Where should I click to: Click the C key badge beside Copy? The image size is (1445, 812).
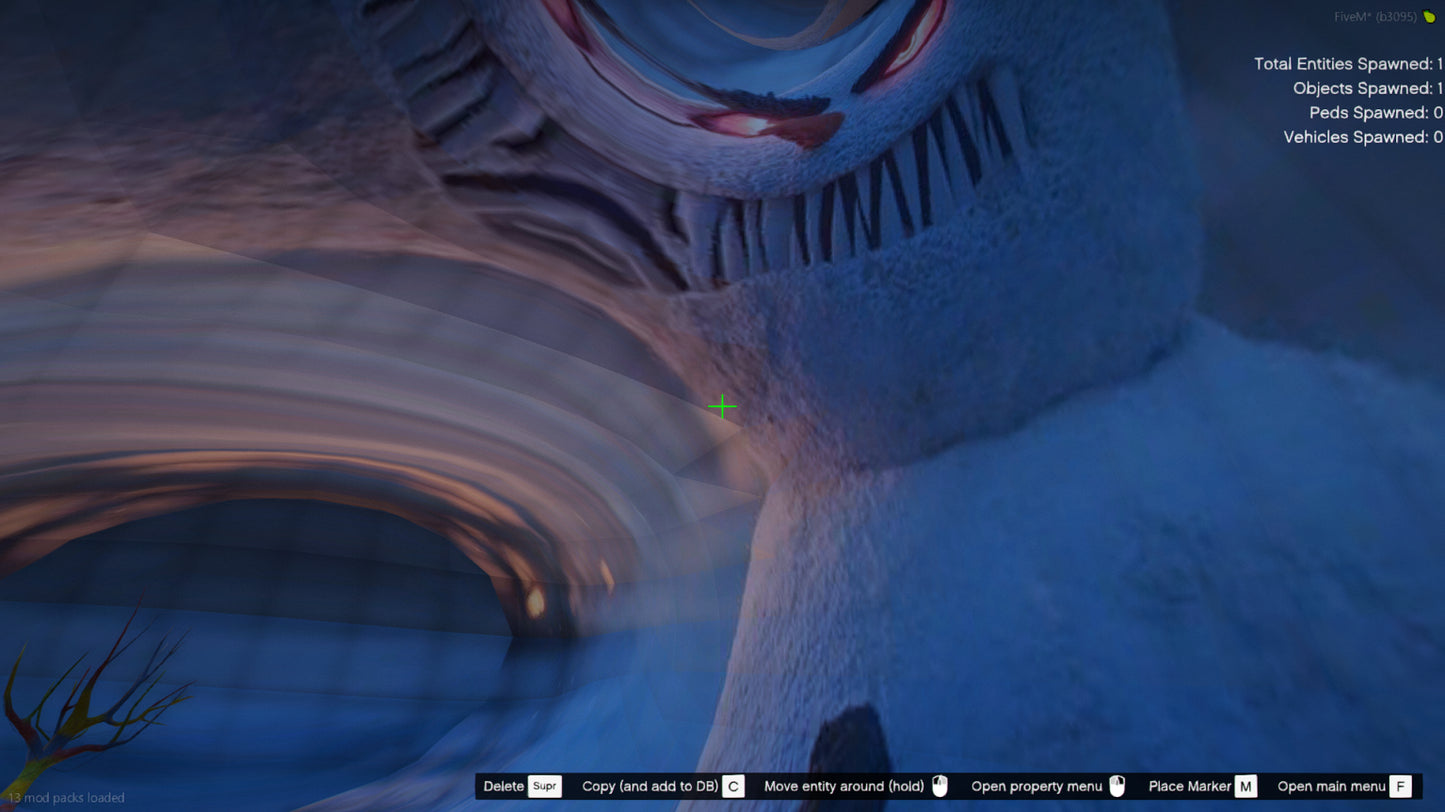click(x=734, y=786)
